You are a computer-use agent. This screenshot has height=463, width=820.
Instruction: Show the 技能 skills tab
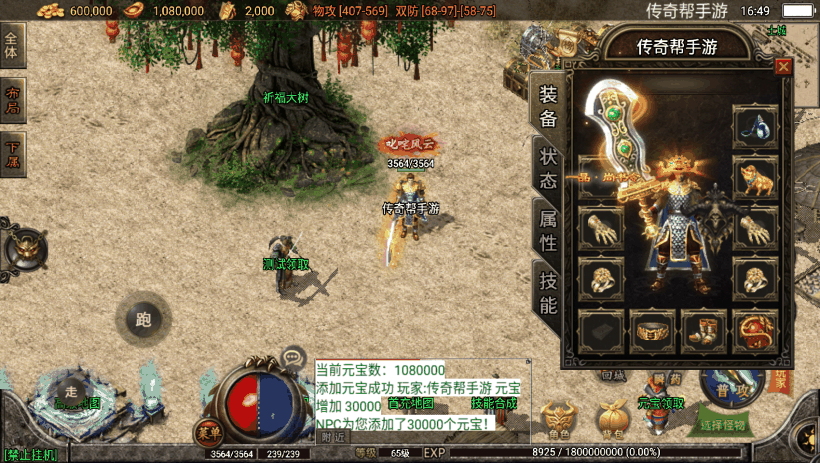[548, 292]
